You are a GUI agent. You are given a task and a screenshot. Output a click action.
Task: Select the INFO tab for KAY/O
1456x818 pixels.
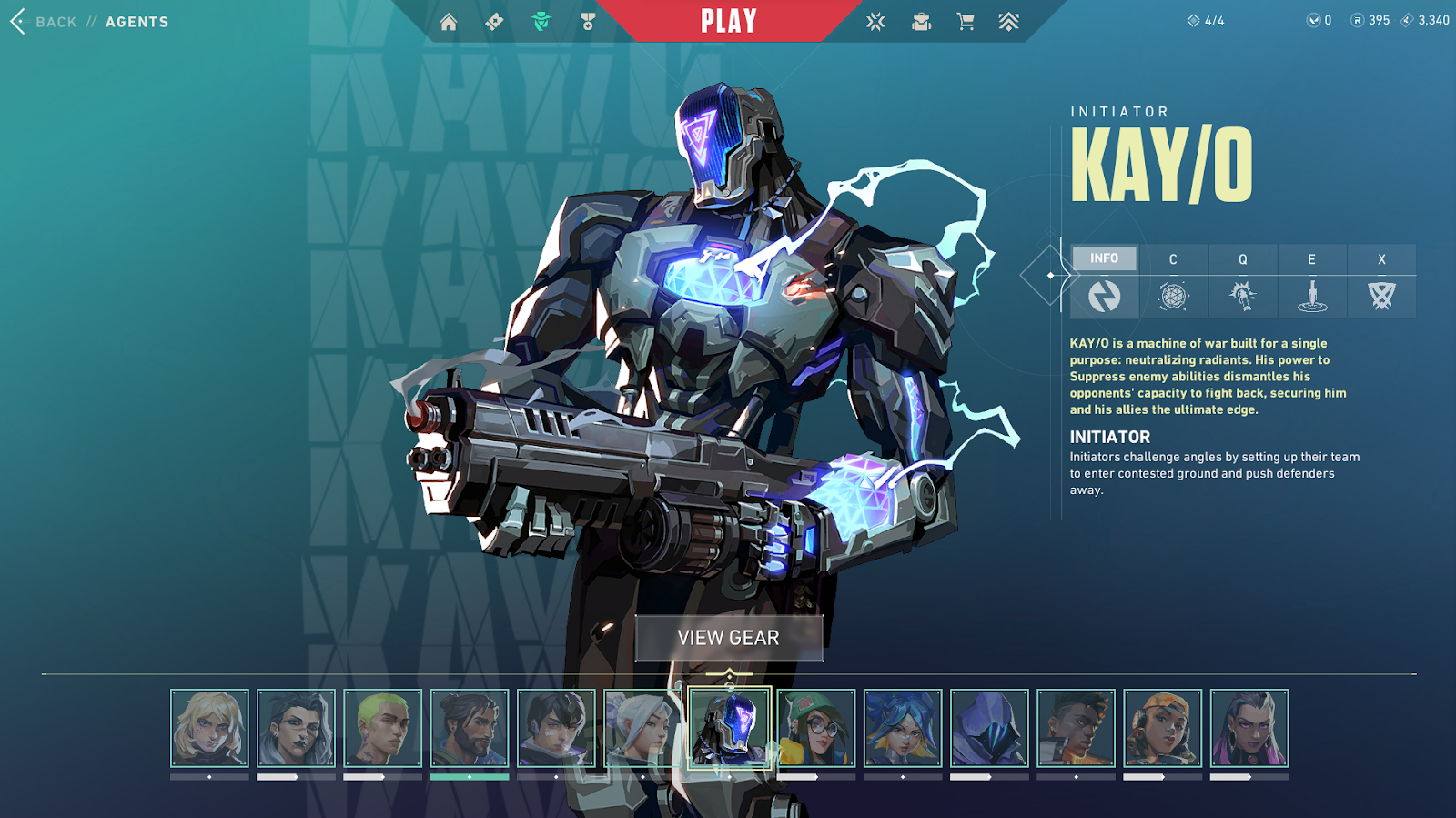1104,259
